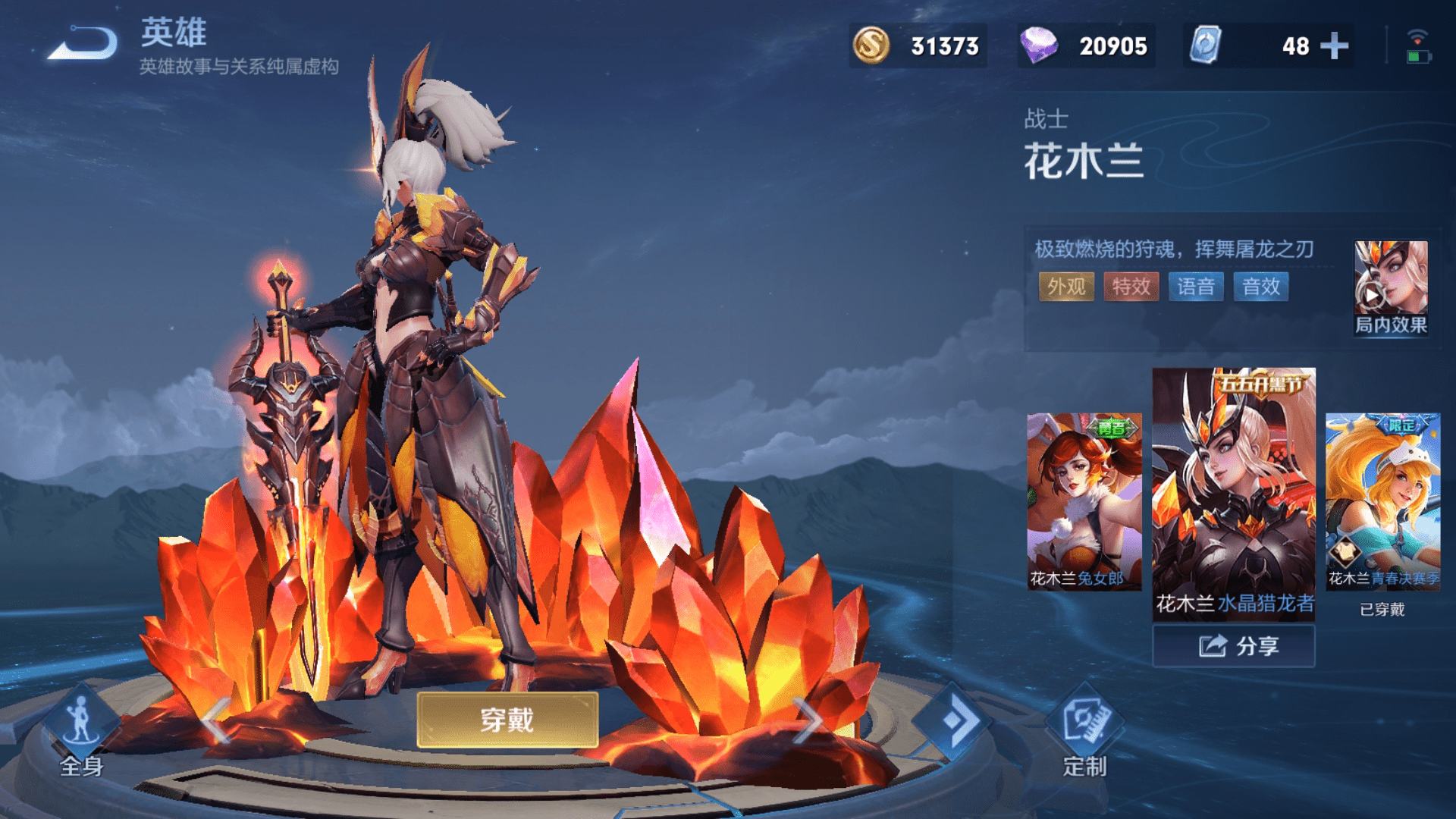Play the 局内效果 in-game effect preview
Image resolution: width=1456 pixels, height=819 pixels.
click(1390, 287)
